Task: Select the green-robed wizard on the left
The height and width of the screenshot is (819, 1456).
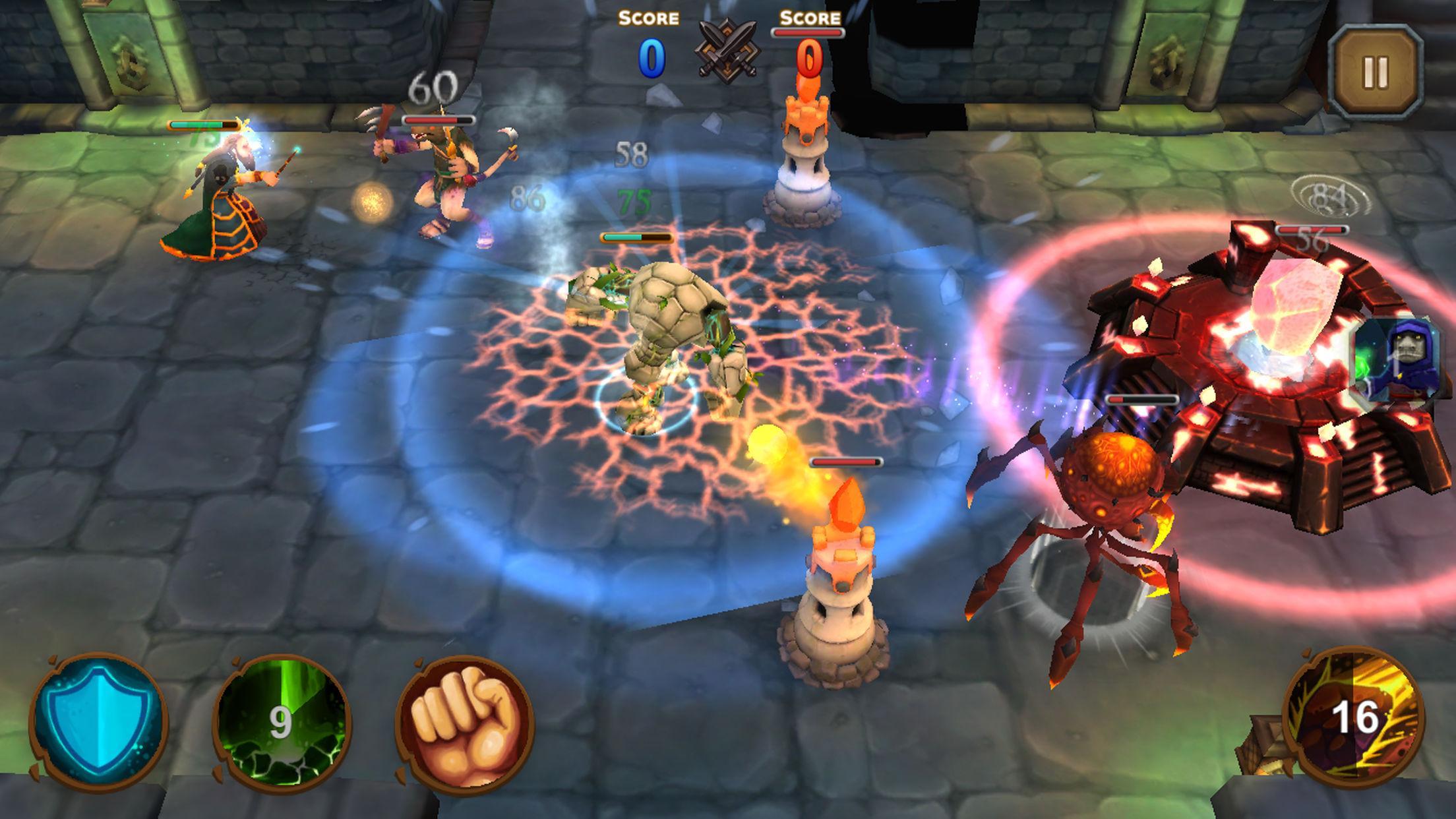Action: point(224,198)
